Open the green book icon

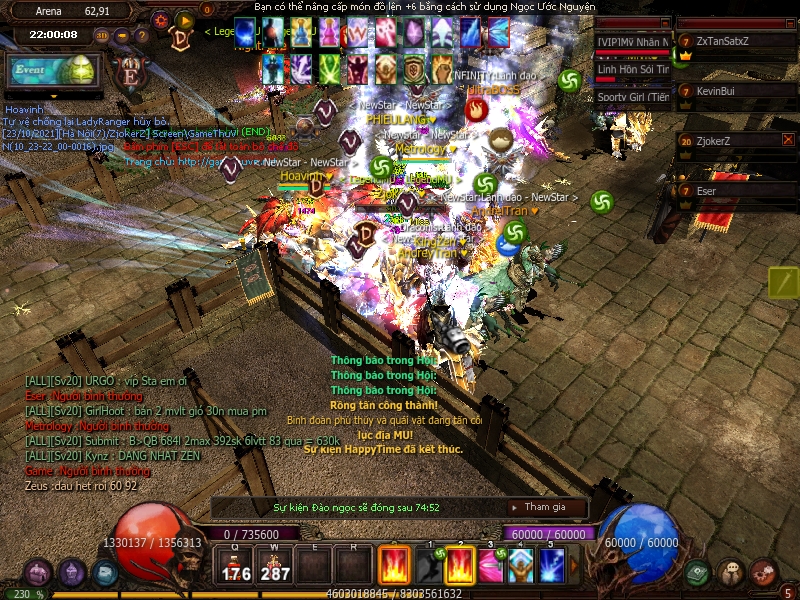point(697,573)
